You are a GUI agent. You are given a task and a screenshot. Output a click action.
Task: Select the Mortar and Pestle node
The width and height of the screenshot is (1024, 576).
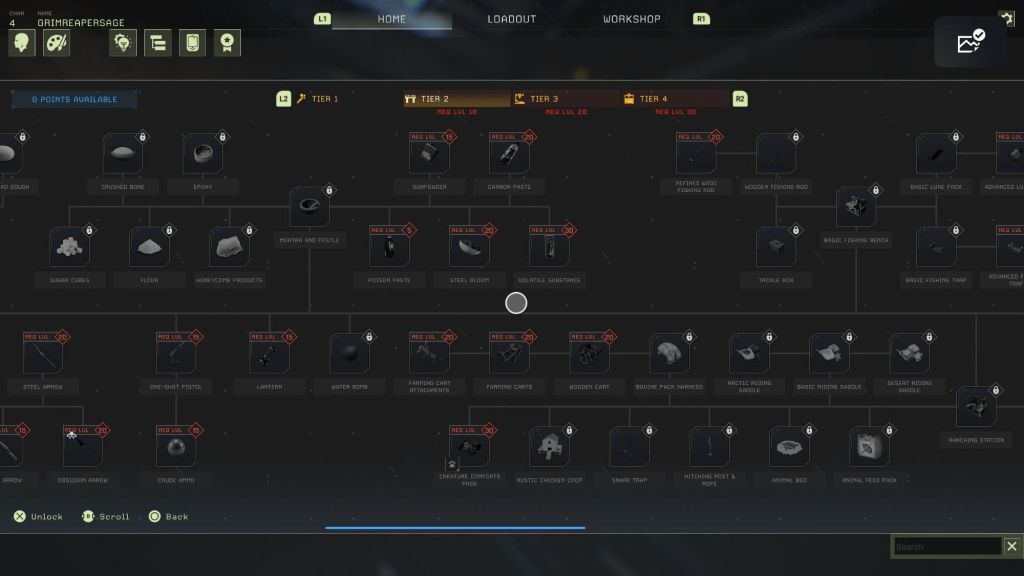click(x=309, y=207)
